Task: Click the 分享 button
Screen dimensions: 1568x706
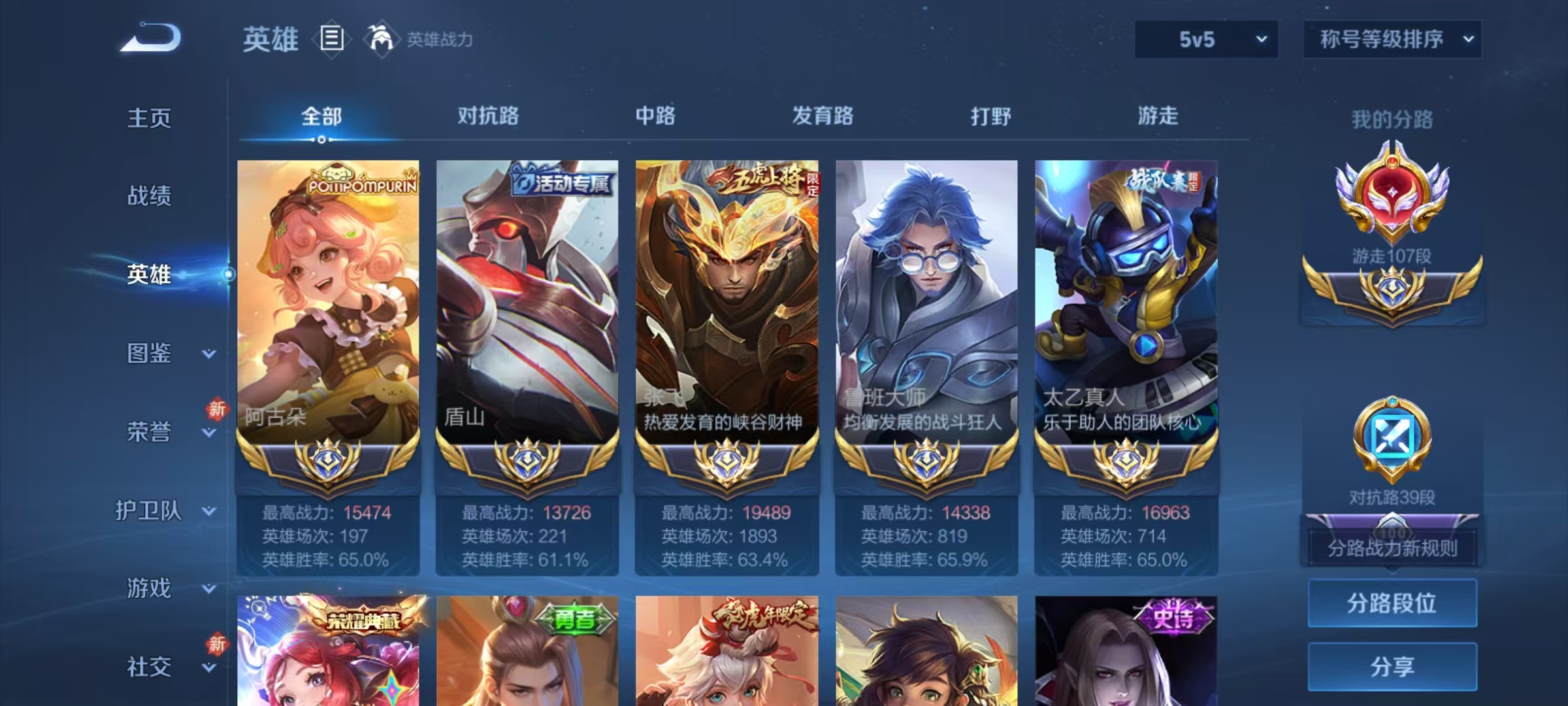Action: coord(1392,665)
